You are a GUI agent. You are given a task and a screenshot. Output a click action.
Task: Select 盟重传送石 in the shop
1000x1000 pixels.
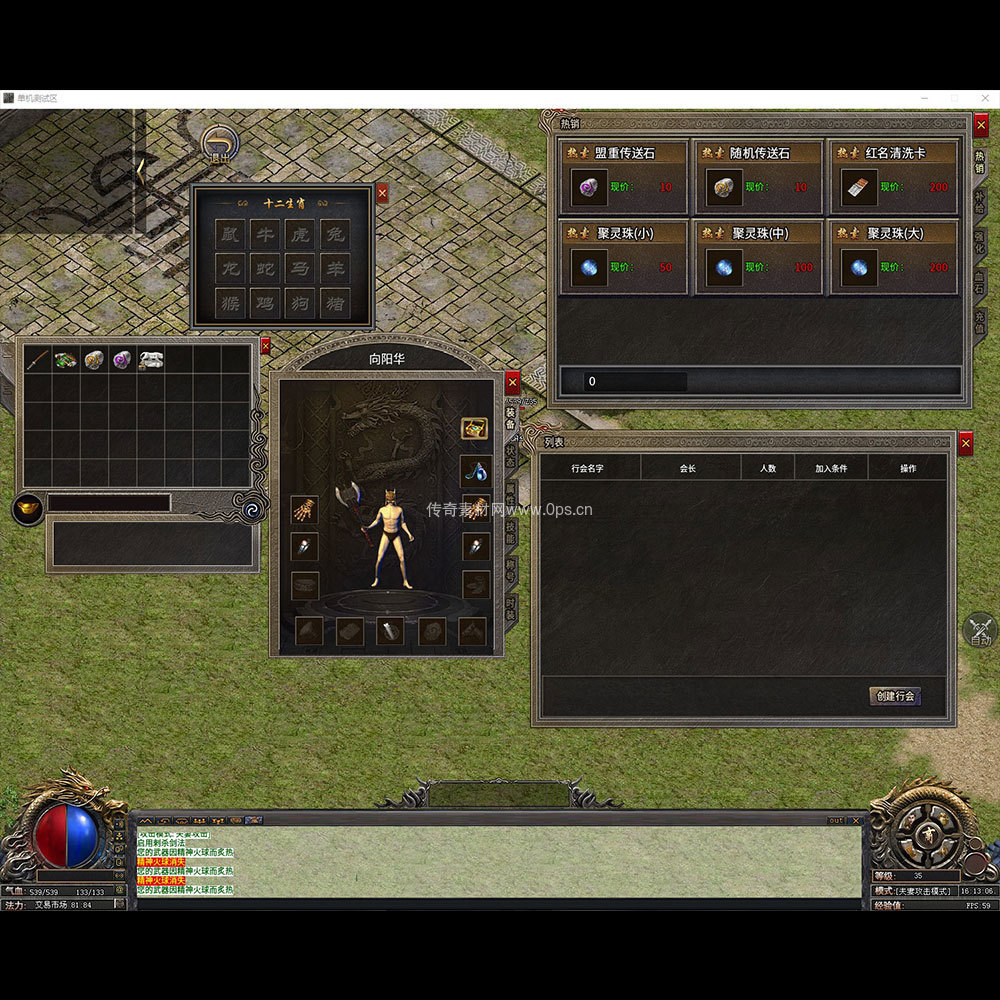tap(624, 176)
